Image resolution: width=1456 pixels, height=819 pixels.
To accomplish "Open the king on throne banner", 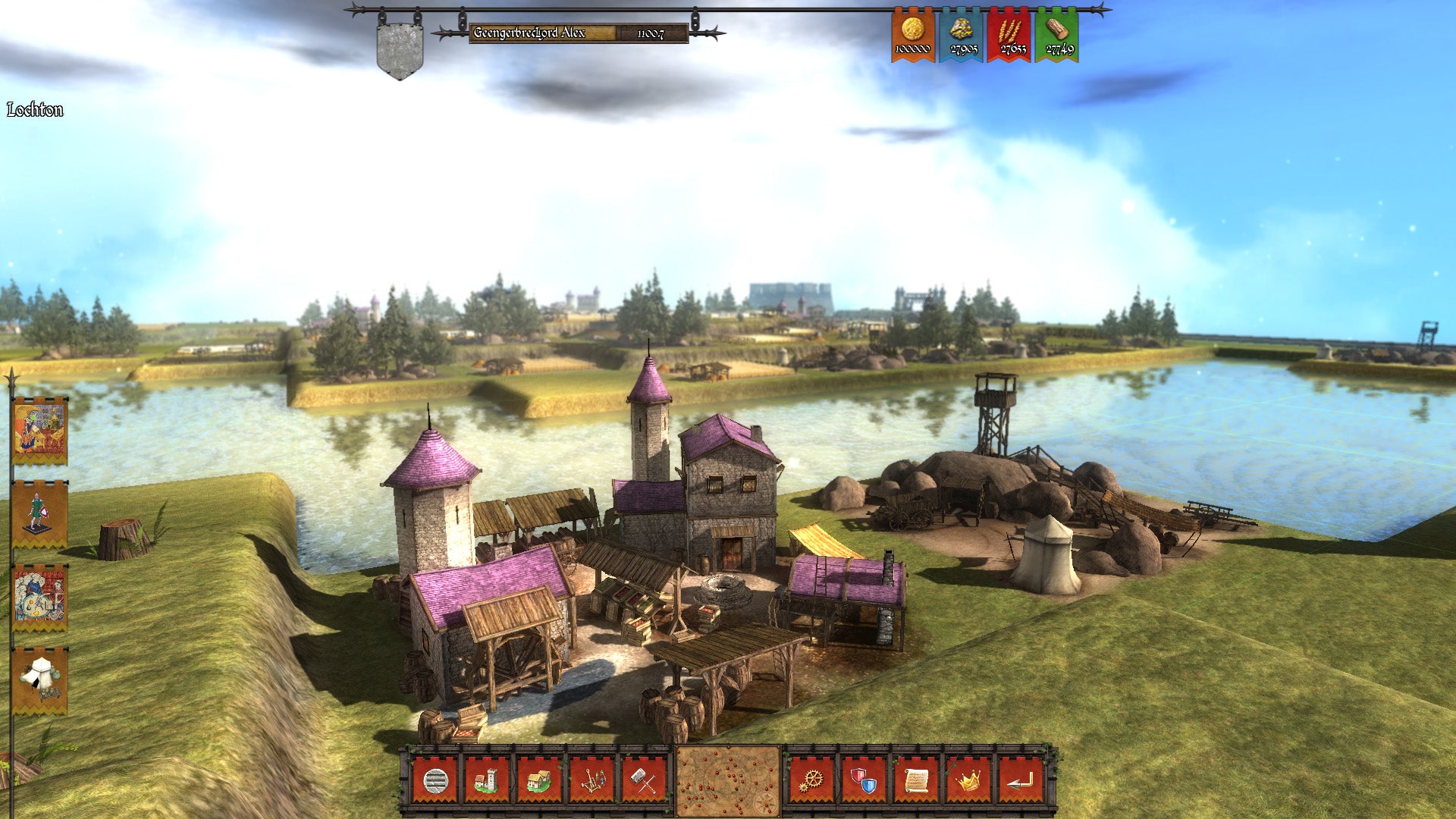I will (40, 430).
